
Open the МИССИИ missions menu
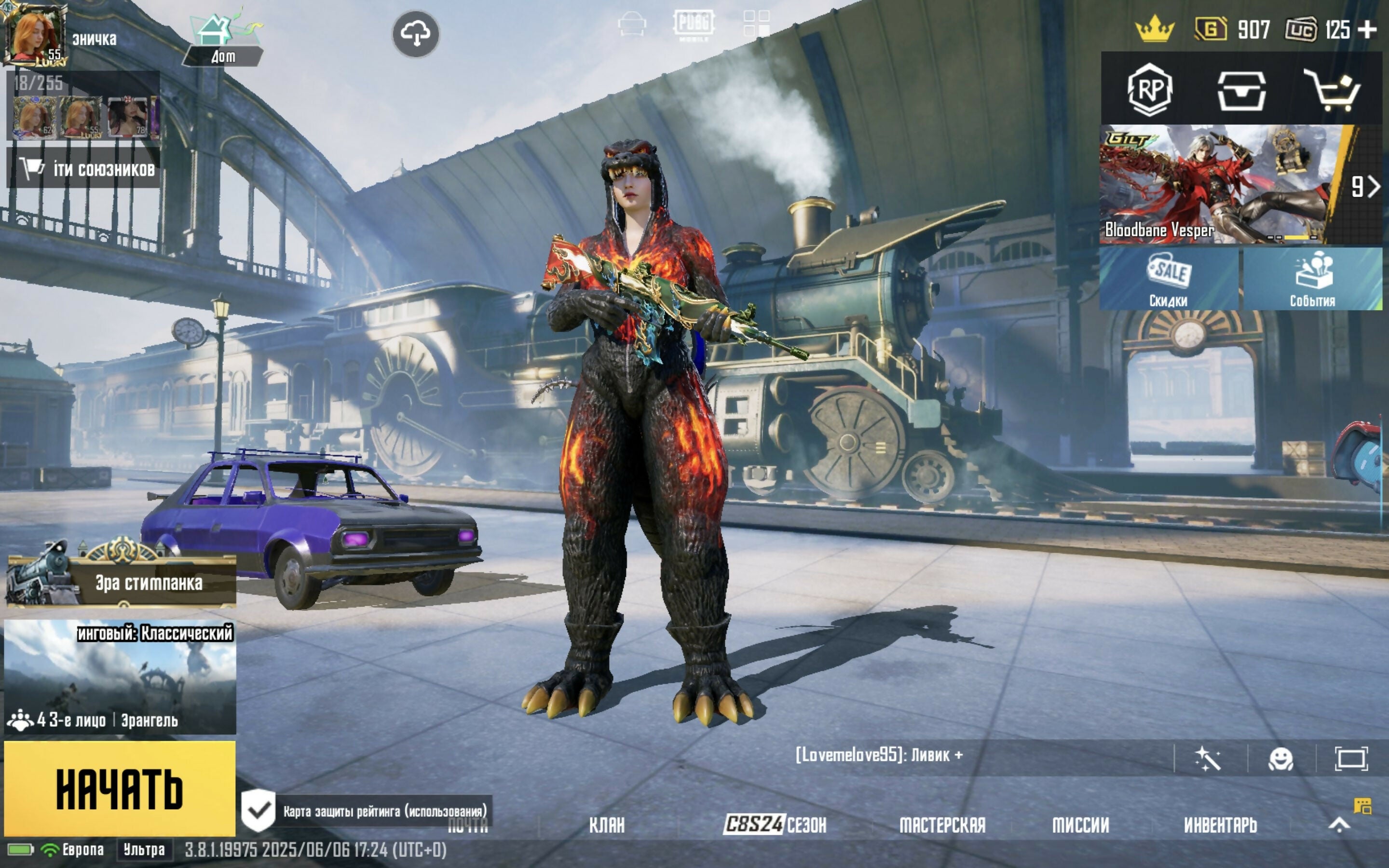pyautogui.click(x=1080, y=826)
